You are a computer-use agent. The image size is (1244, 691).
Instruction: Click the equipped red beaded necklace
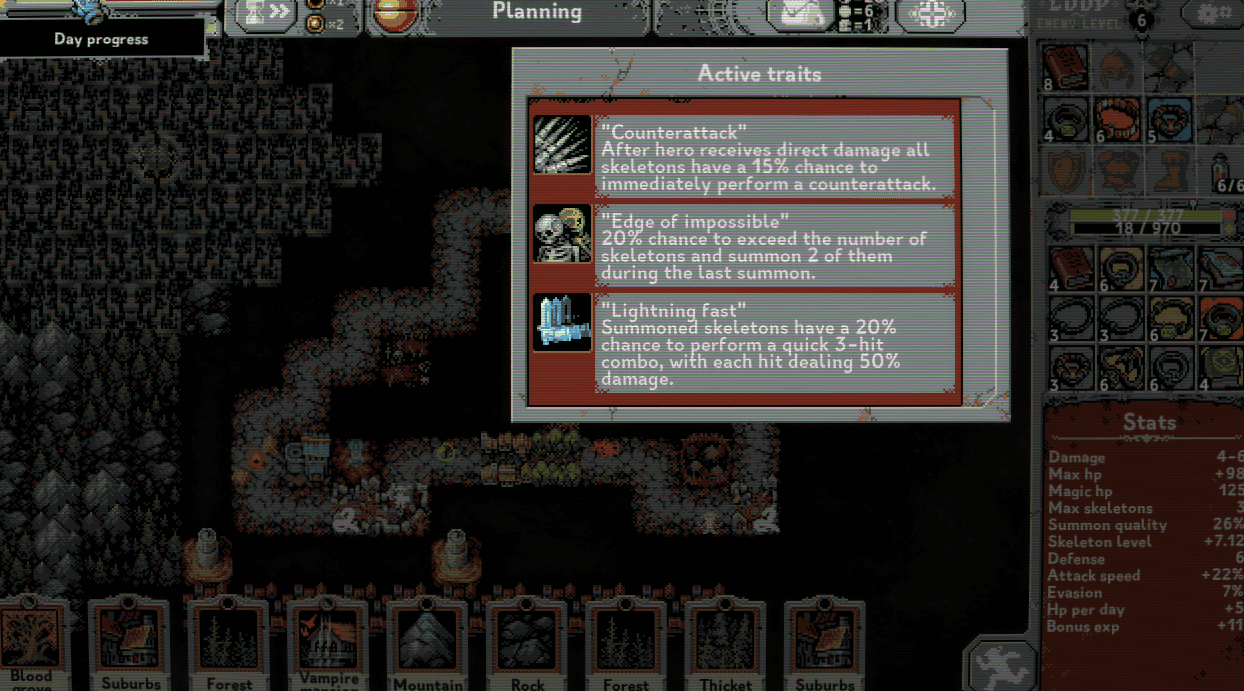click(1117, 120)
